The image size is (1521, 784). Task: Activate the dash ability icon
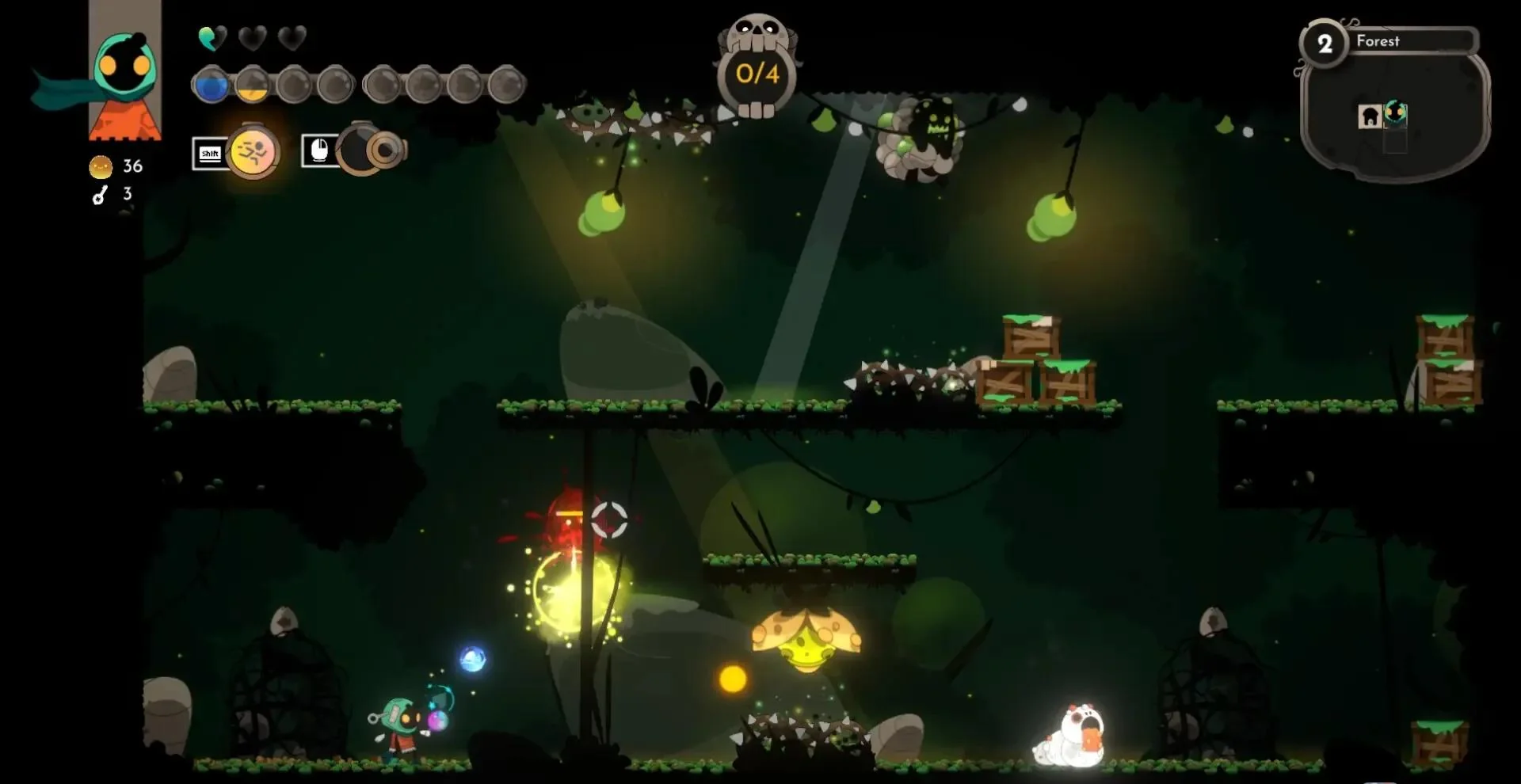pos(253,151)
